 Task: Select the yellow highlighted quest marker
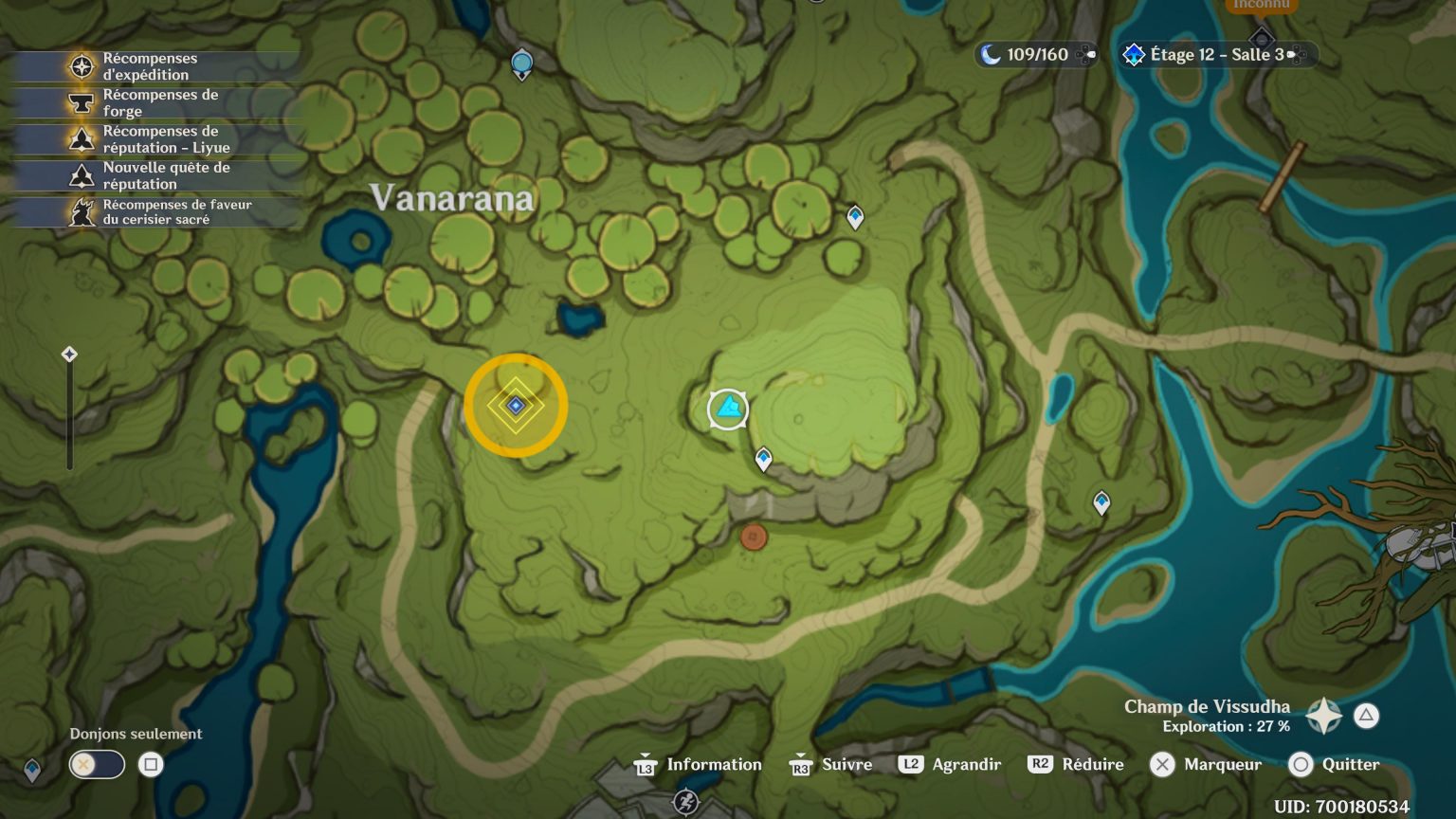[516, 405]
